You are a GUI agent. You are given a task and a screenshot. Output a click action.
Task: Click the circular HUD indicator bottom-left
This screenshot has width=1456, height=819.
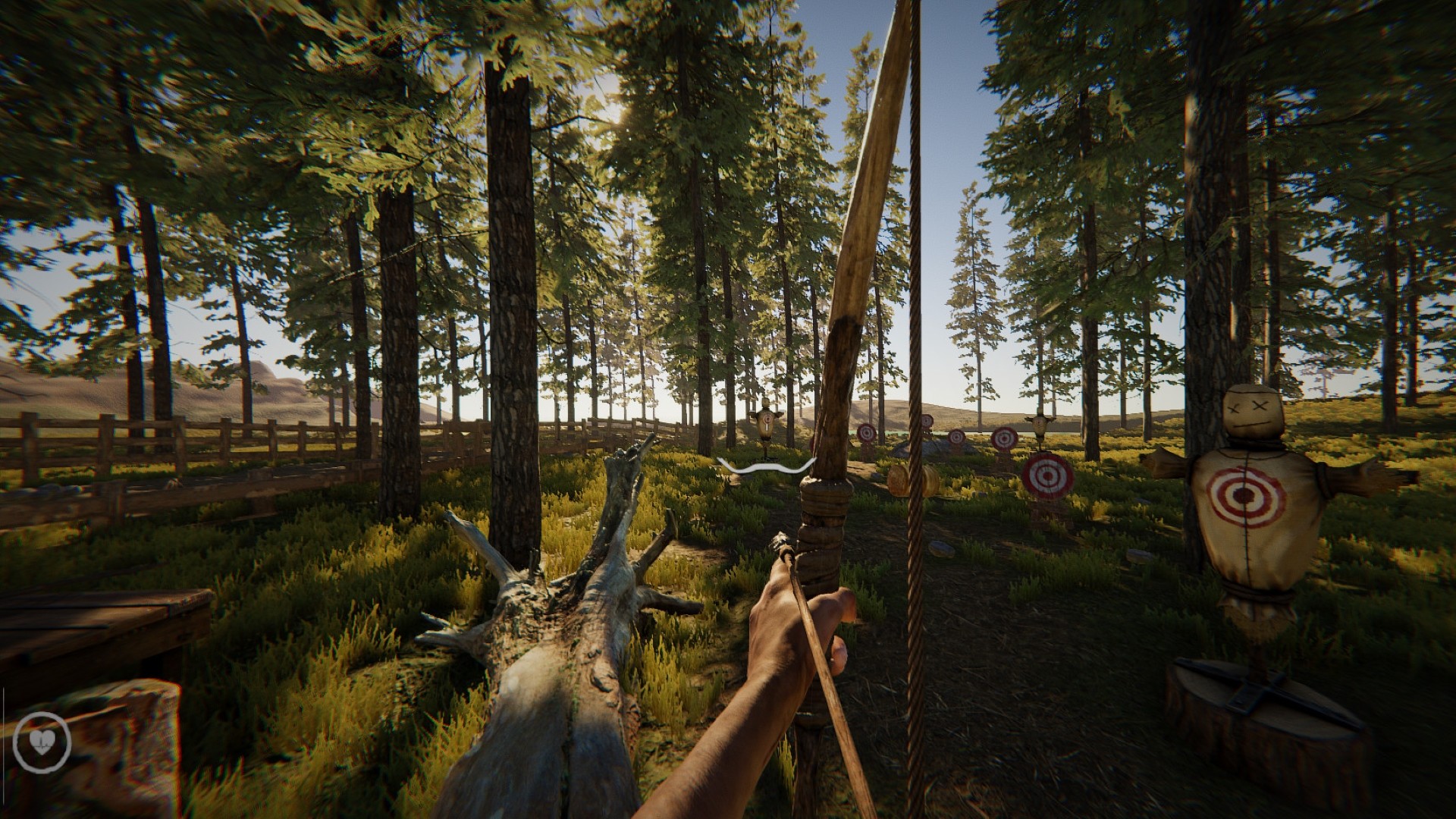[42, 742]
